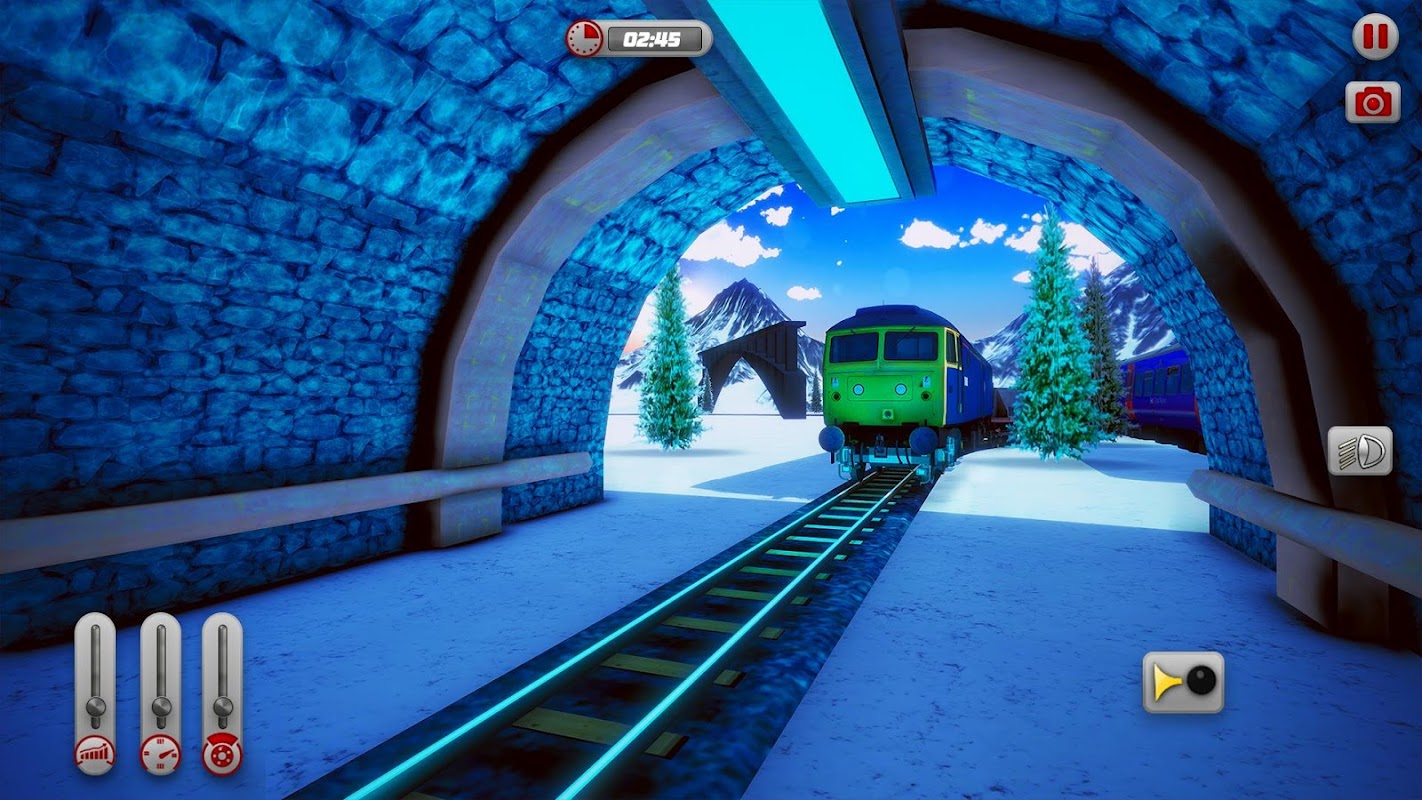This screenshot has width=1422, height=800.
Task: Sound the train horn
Action: click(x=1183, y=682)
